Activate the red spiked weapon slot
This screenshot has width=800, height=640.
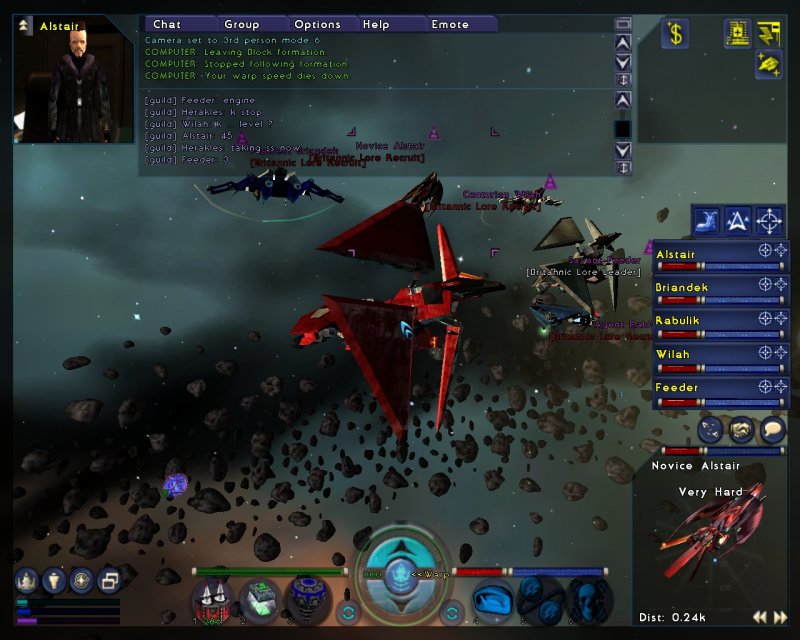point(214,598)
